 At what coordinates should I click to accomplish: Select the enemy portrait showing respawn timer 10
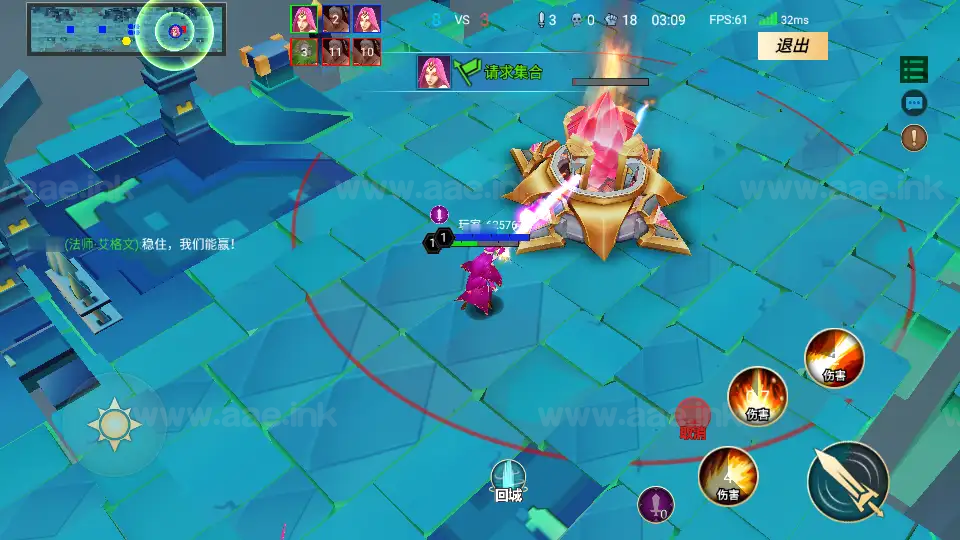click(x=366, y=51)
